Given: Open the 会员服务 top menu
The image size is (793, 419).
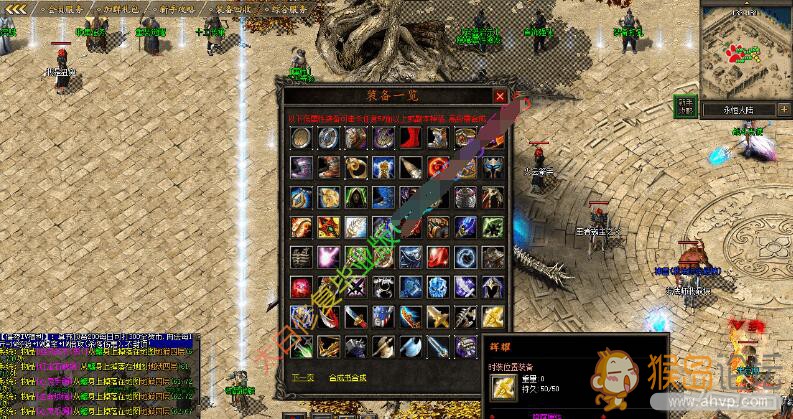Looking at the screenshot, I should pyautogui.click(x=66, y=8).
